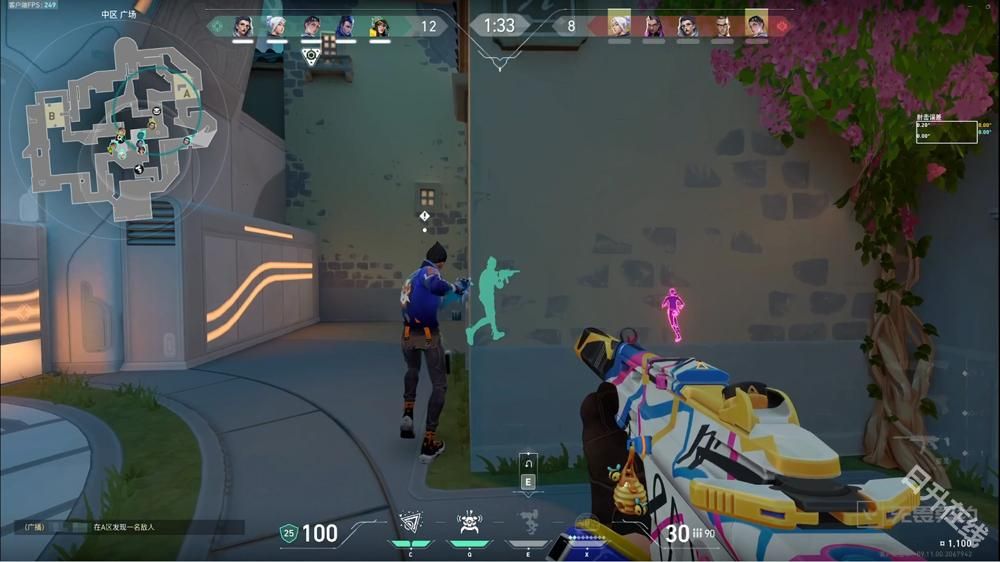The height and width of the screenshot is (562, 1000).
Task: Select yellow-hooded agent portrait on teal team
Action: point(379,26)
